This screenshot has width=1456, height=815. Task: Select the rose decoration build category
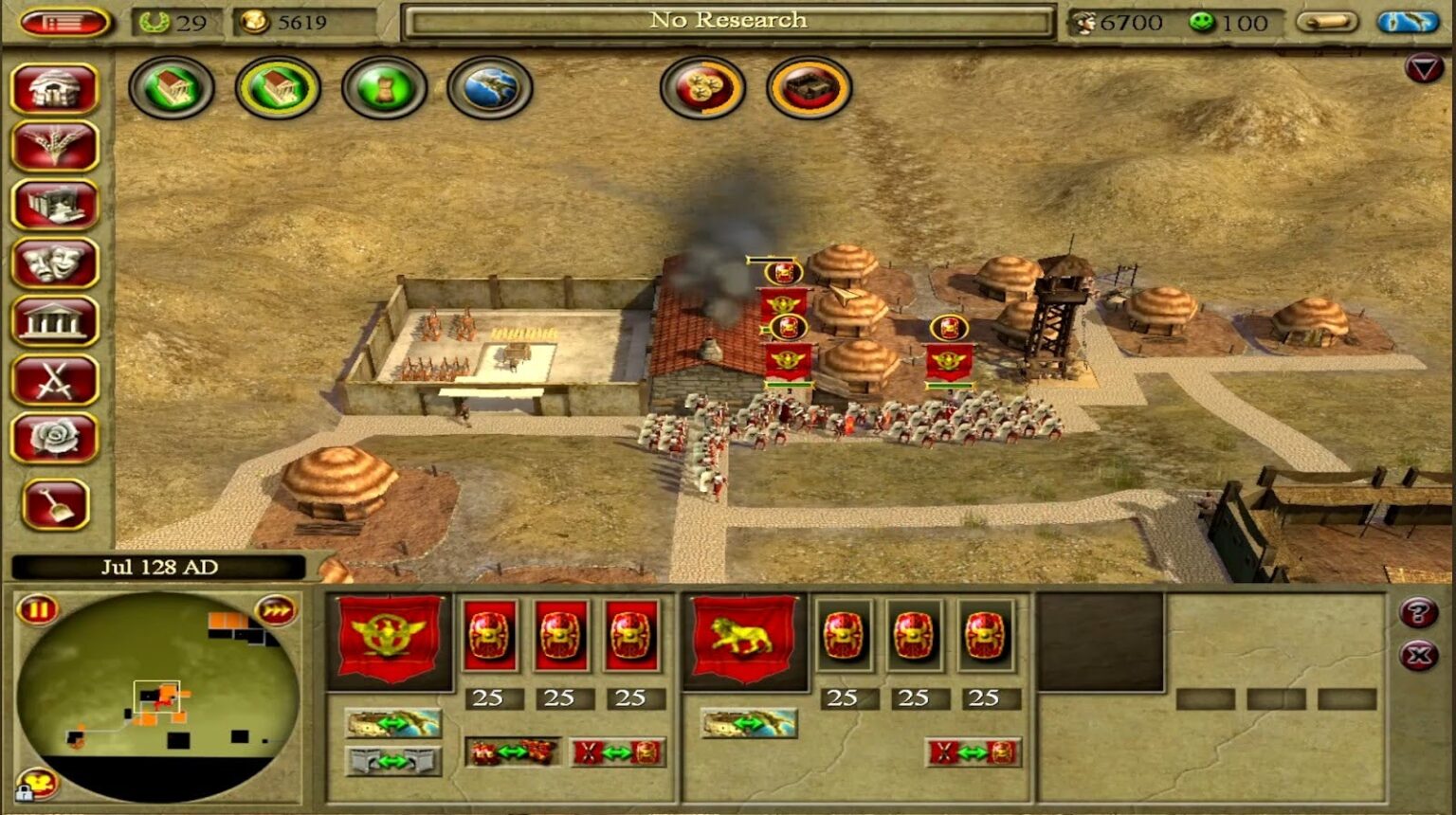pyautogui.click(x=55, y=438)
